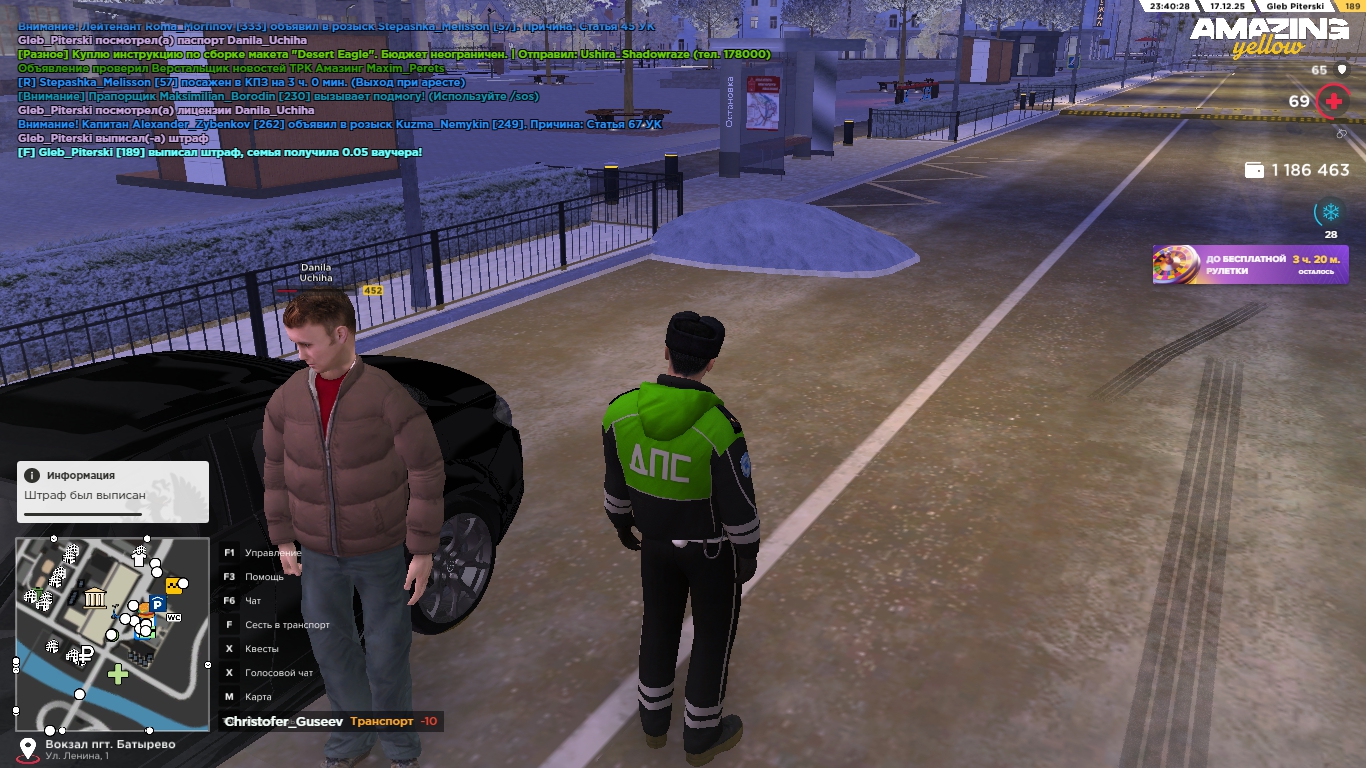This screenshot has width=1366, height=768.
Task: Click the location pin beside Вокзал пгт. Батырево
Action: (28, 748)
